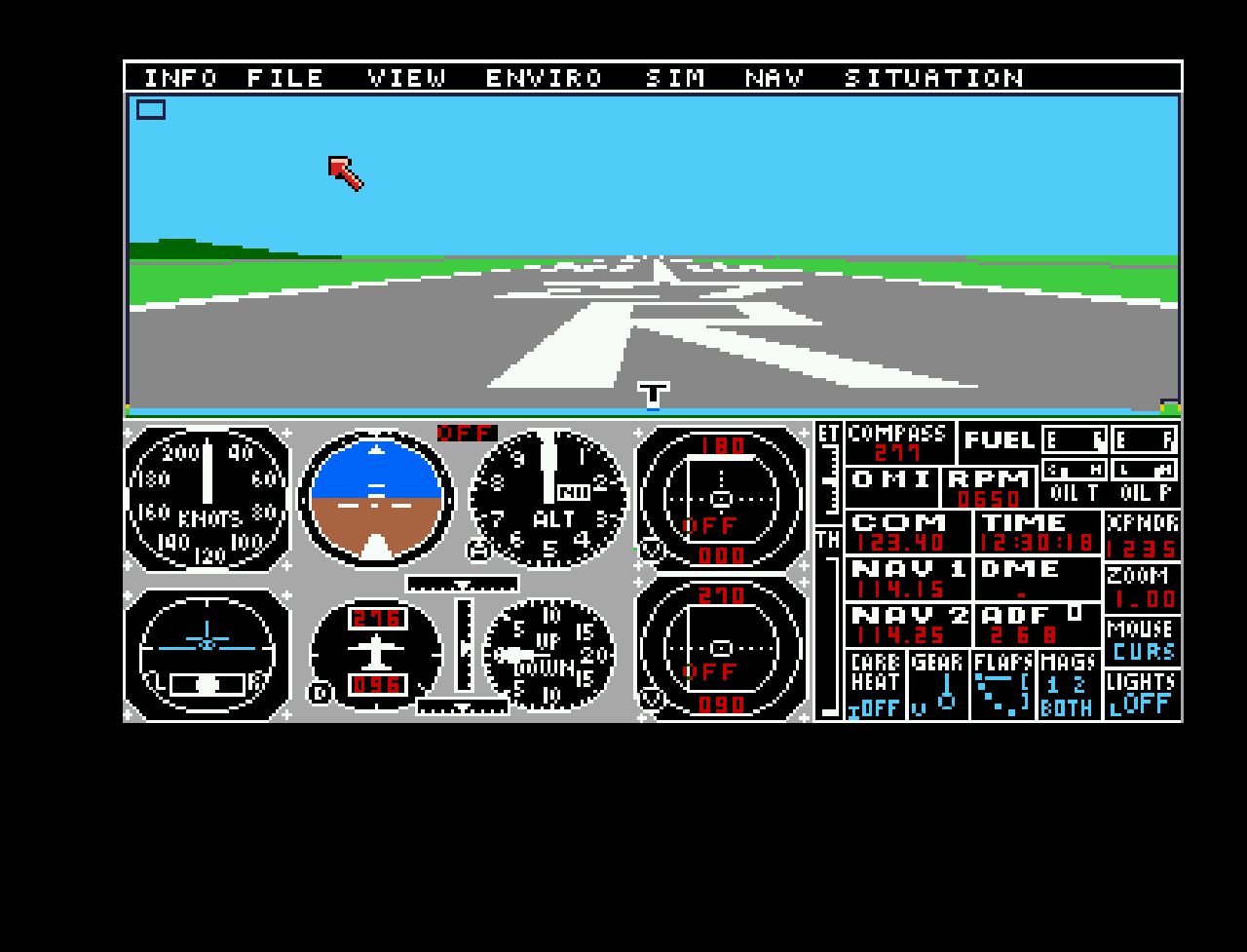Image resolution: width=1247 pixels, height=952 pixels.
Task: Open the ENVIRO menu
Action: (x=545, y=78)
